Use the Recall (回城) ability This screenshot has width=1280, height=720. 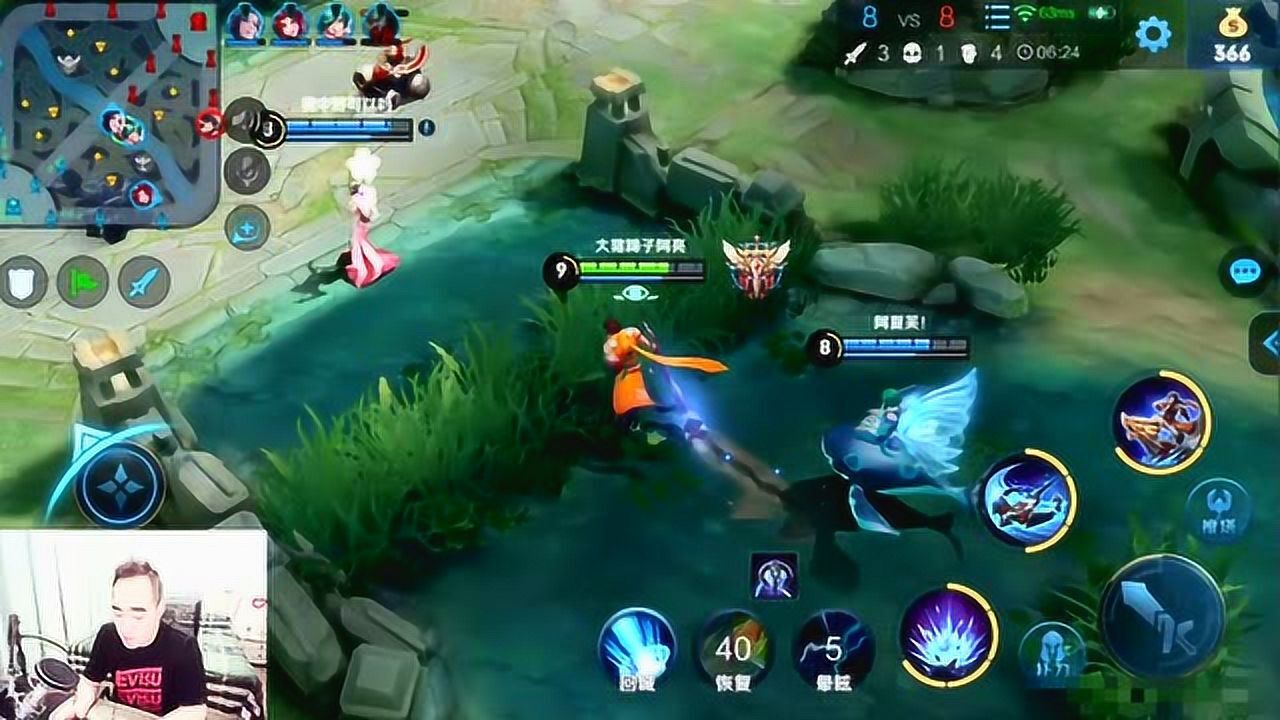coord(637,646)
